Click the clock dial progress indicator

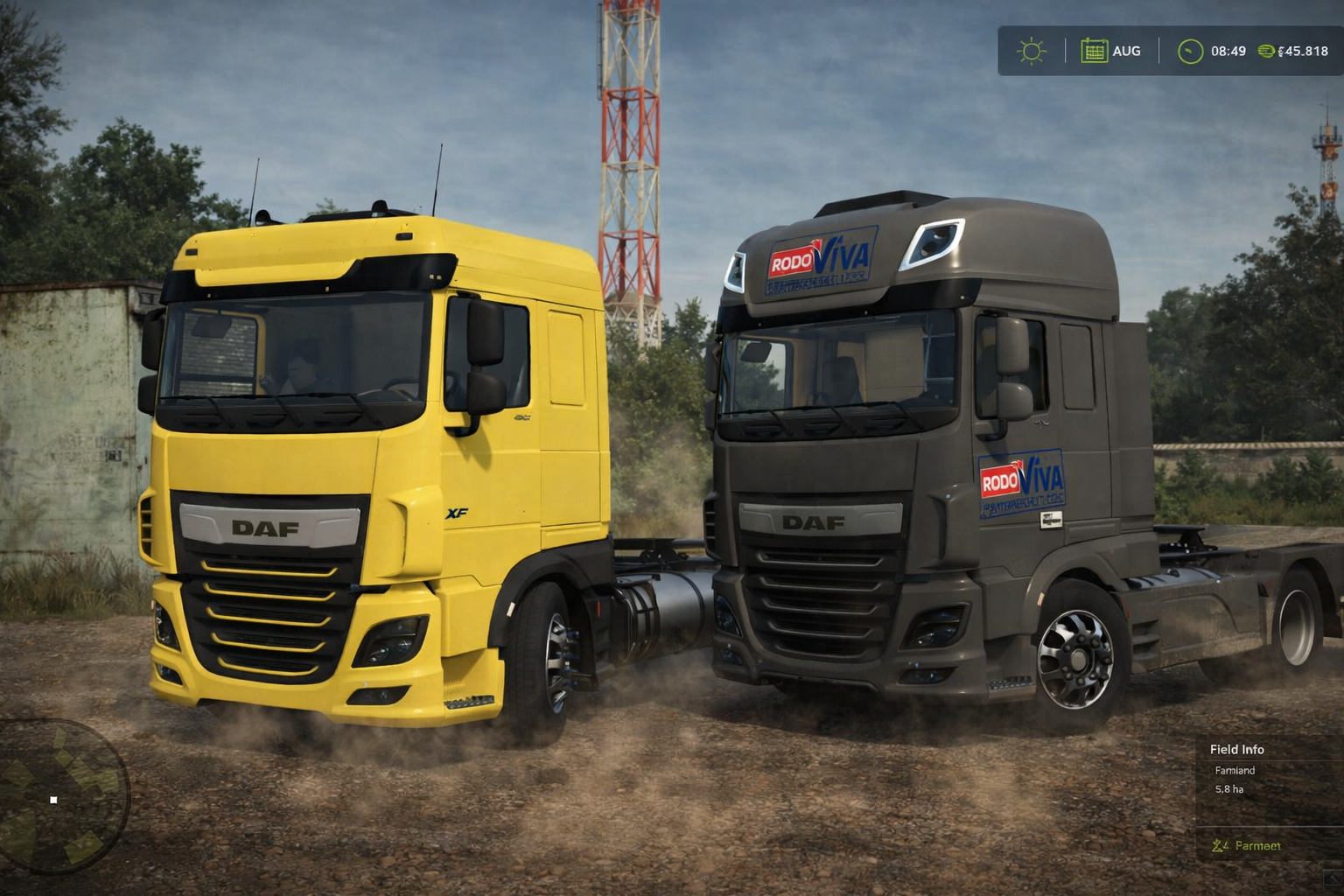(x=1186, y=51)
